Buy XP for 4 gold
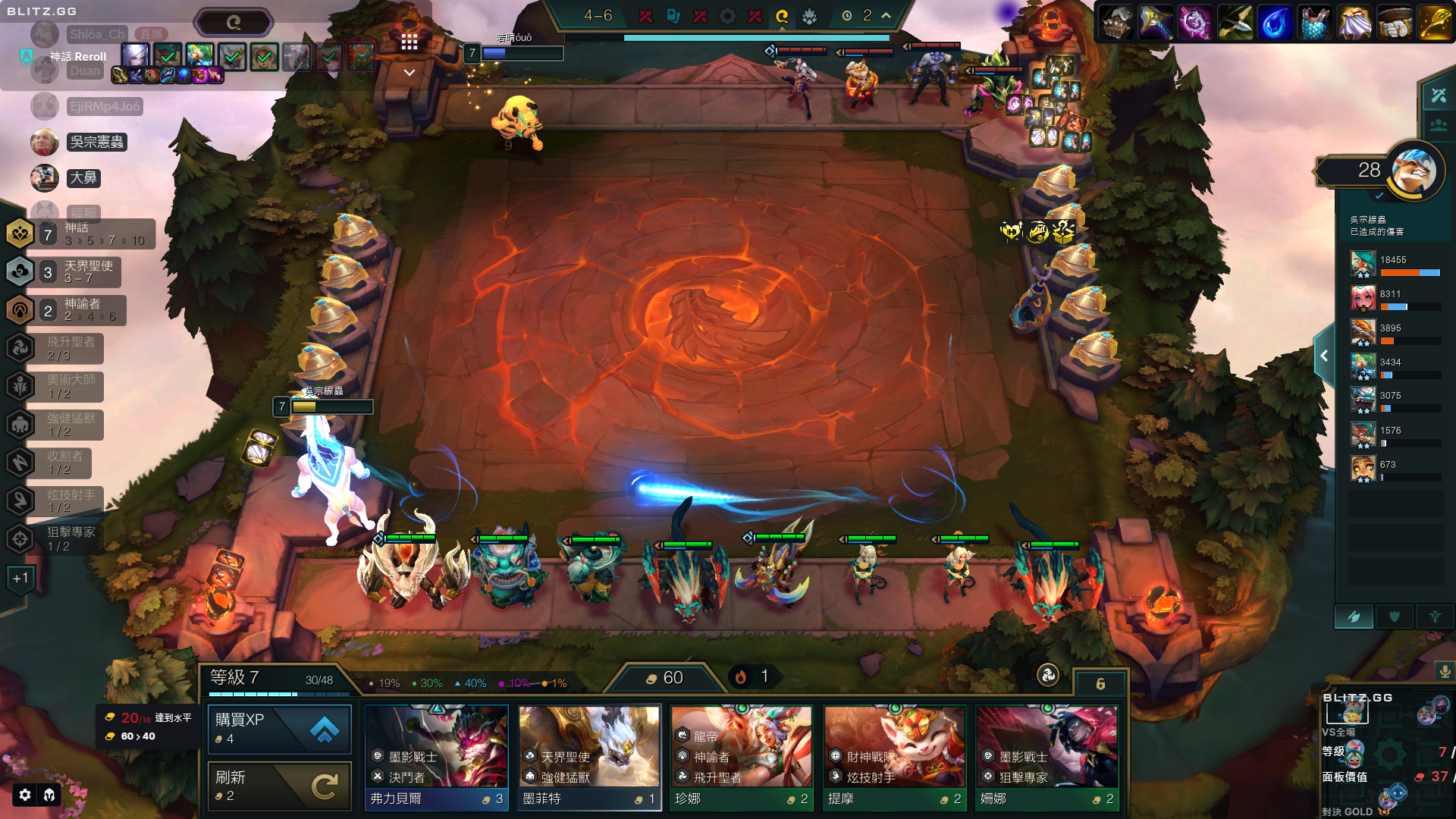This screenshot has width=1456, height=819. pyautogui.click(x=279, y=729)
